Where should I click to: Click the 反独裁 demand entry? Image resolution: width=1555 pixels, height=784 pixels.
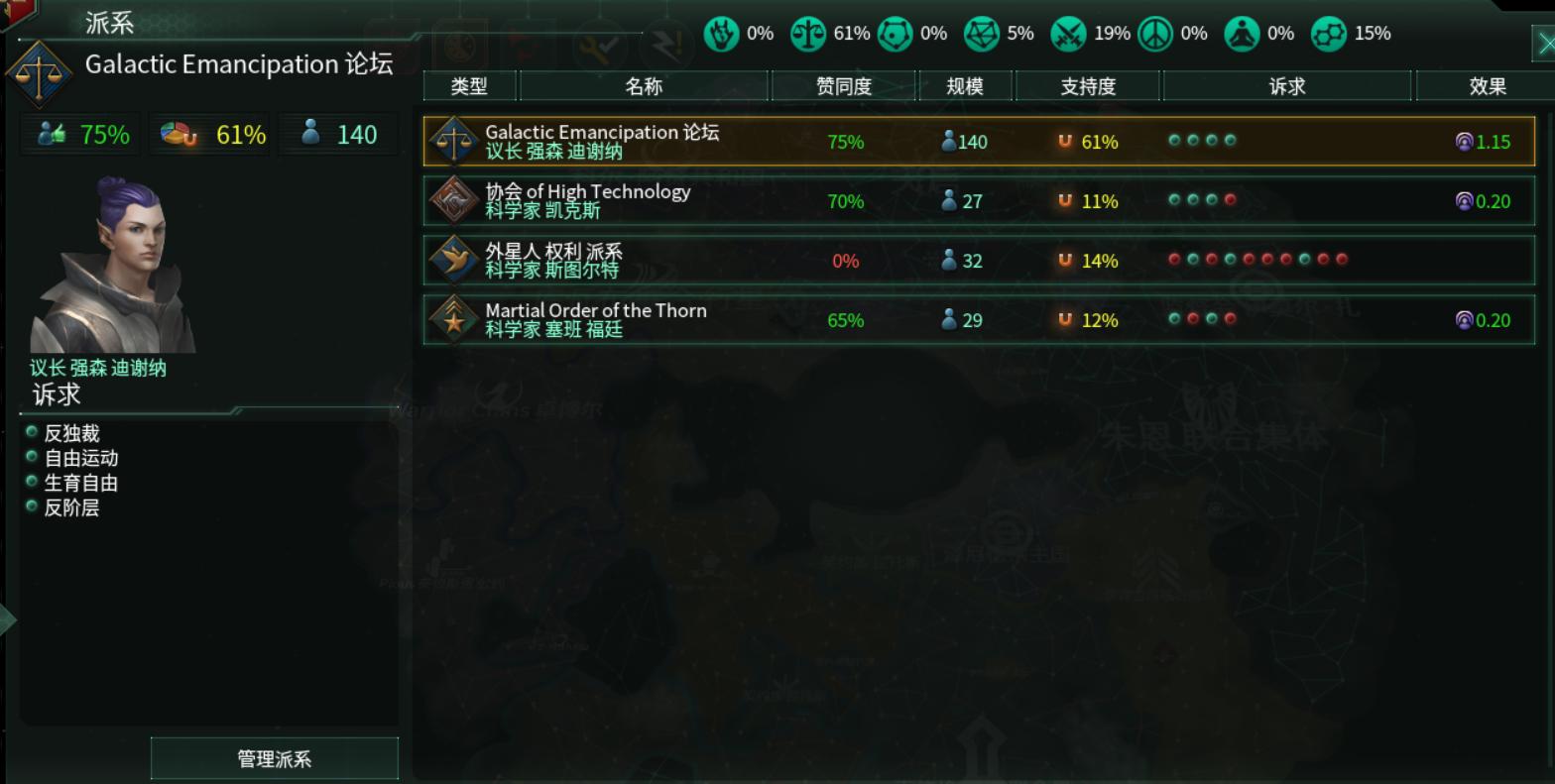pyautogui.click(x=71, y=433)
